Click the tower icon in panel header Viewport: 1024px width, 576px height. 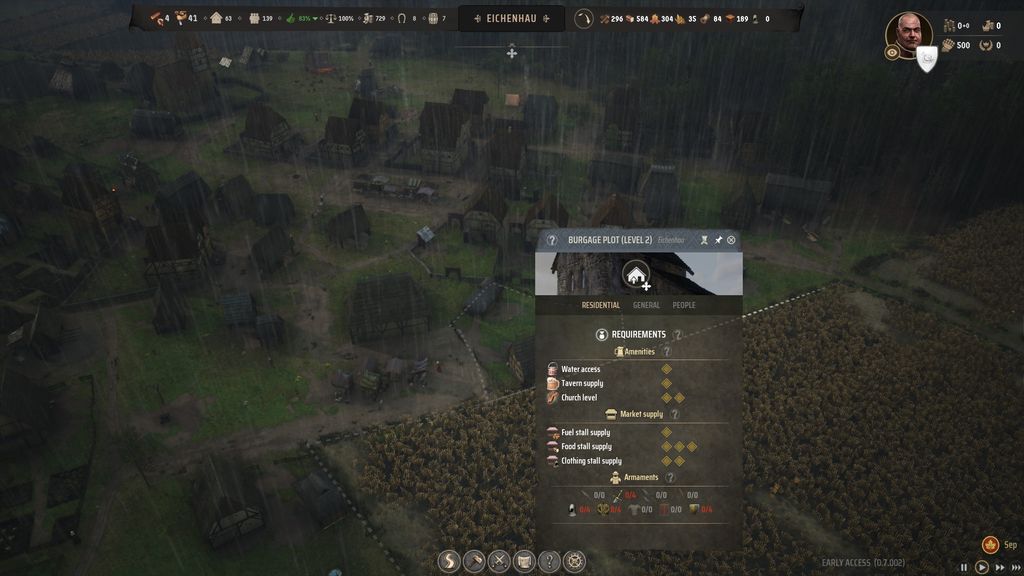704,240
